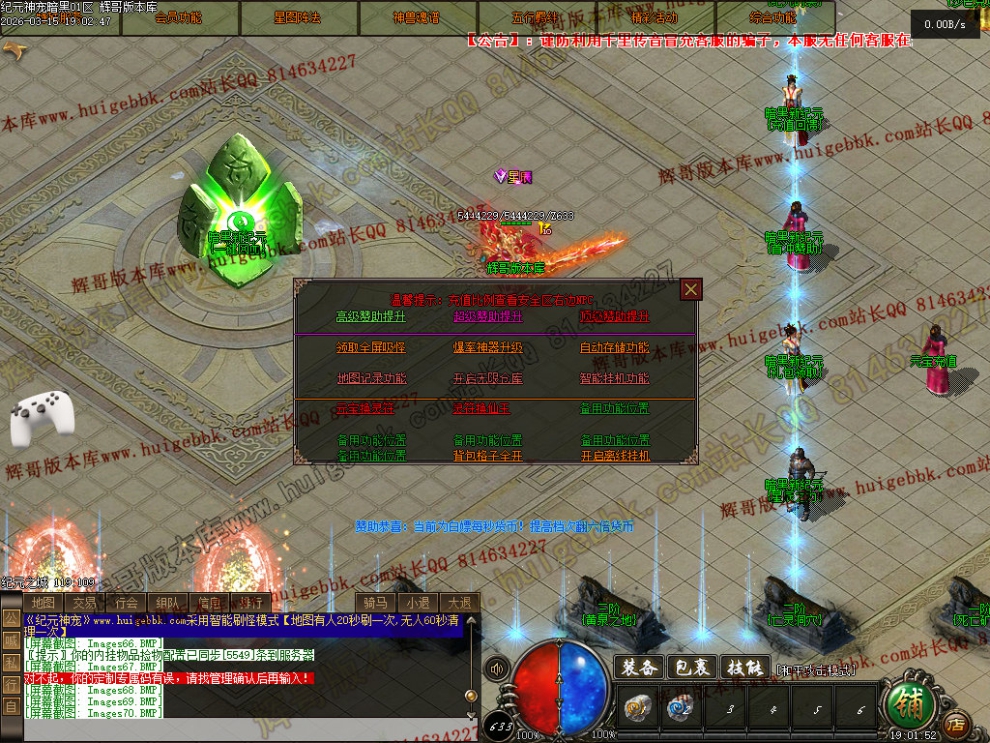Choose 背包格子全开 option
This screenshot has width=990, height=743.
pos(488,456)
